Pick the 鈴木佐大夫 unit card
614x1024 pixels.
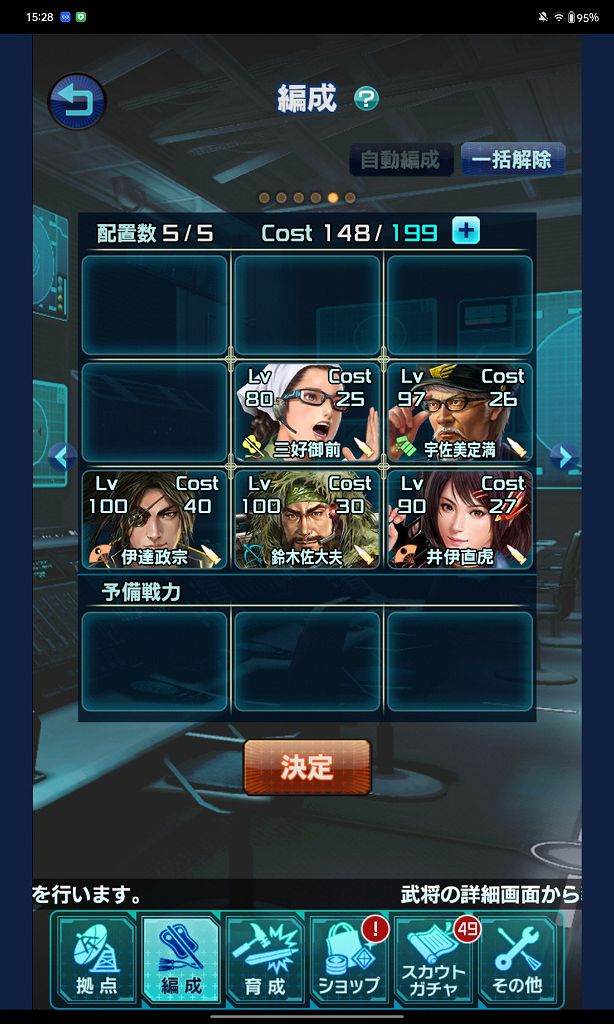[x=307, y=518]
